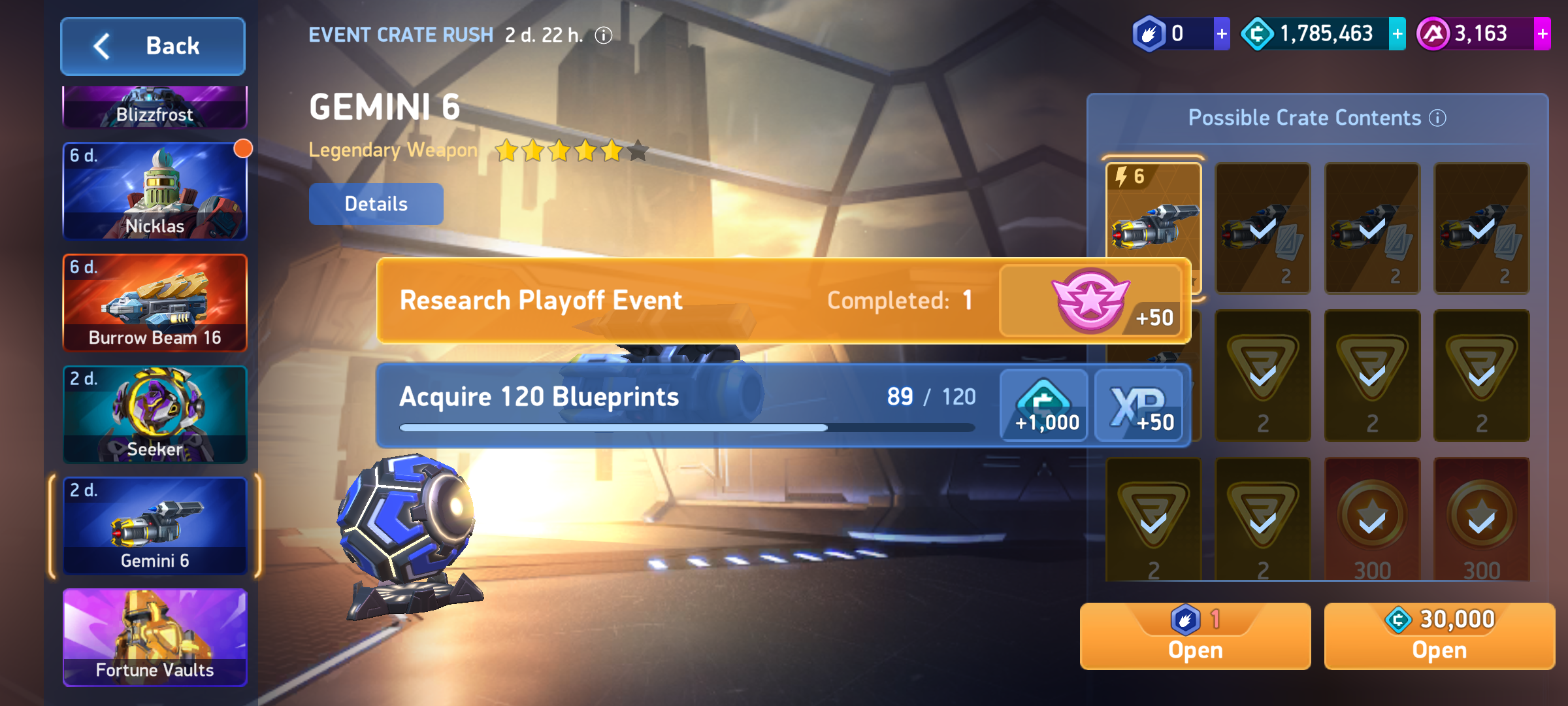Open the Gemini 6 Details
The image size is (1568, 706).
click(376, 204)
